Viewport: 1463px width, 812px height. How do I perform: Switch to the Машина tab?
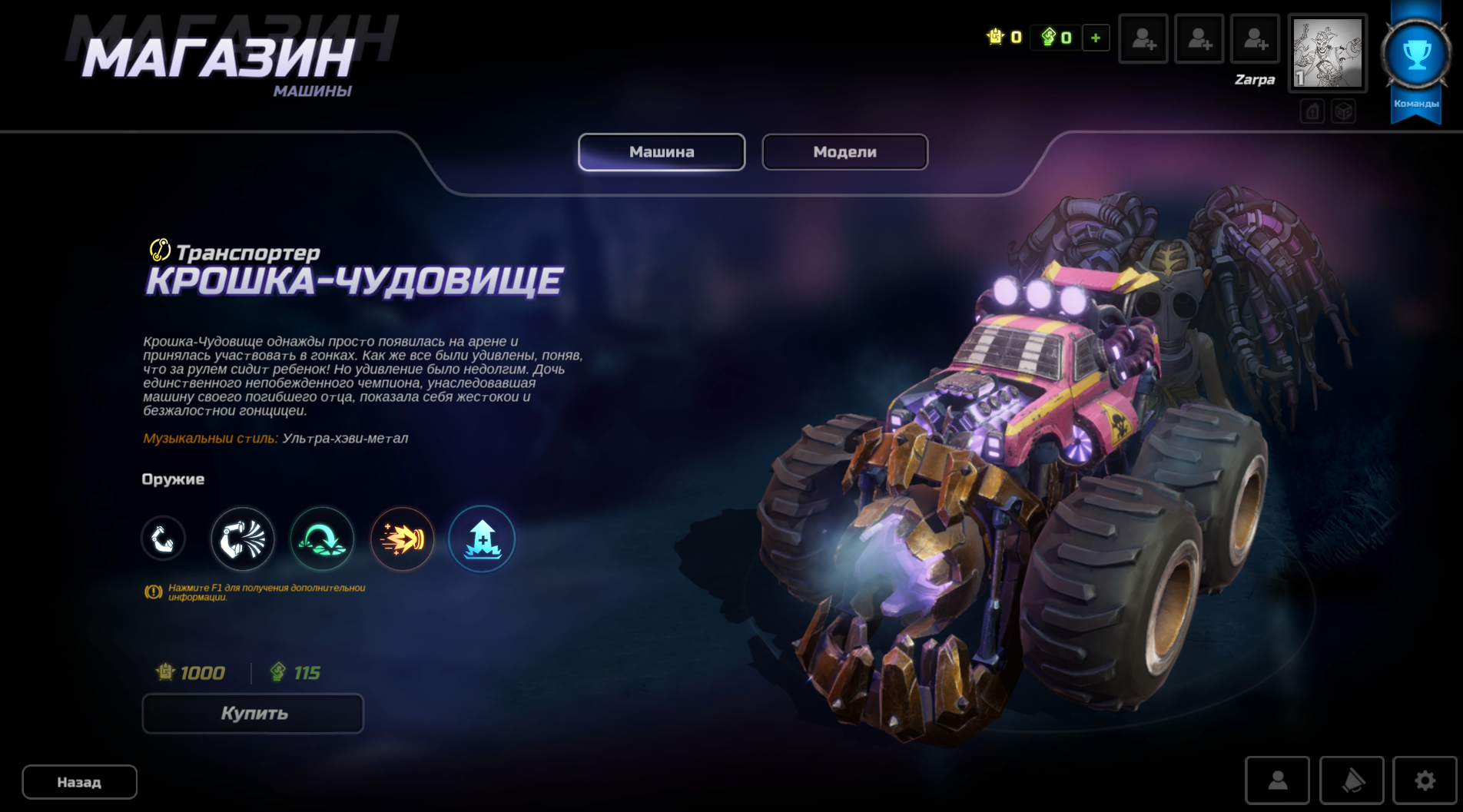point(662,152)
